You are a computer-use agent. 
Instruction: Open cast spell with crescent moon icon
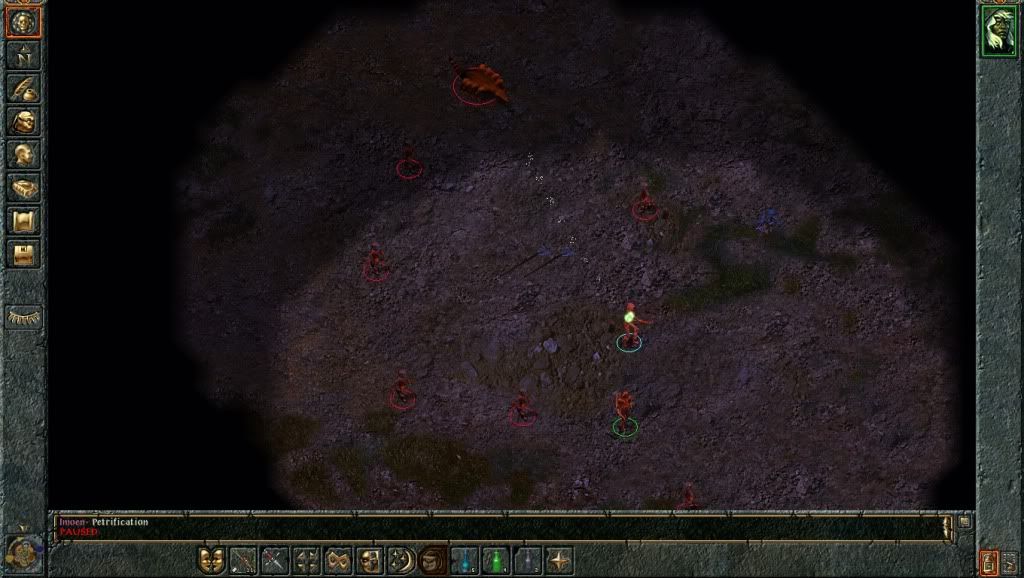coord(402,560)
